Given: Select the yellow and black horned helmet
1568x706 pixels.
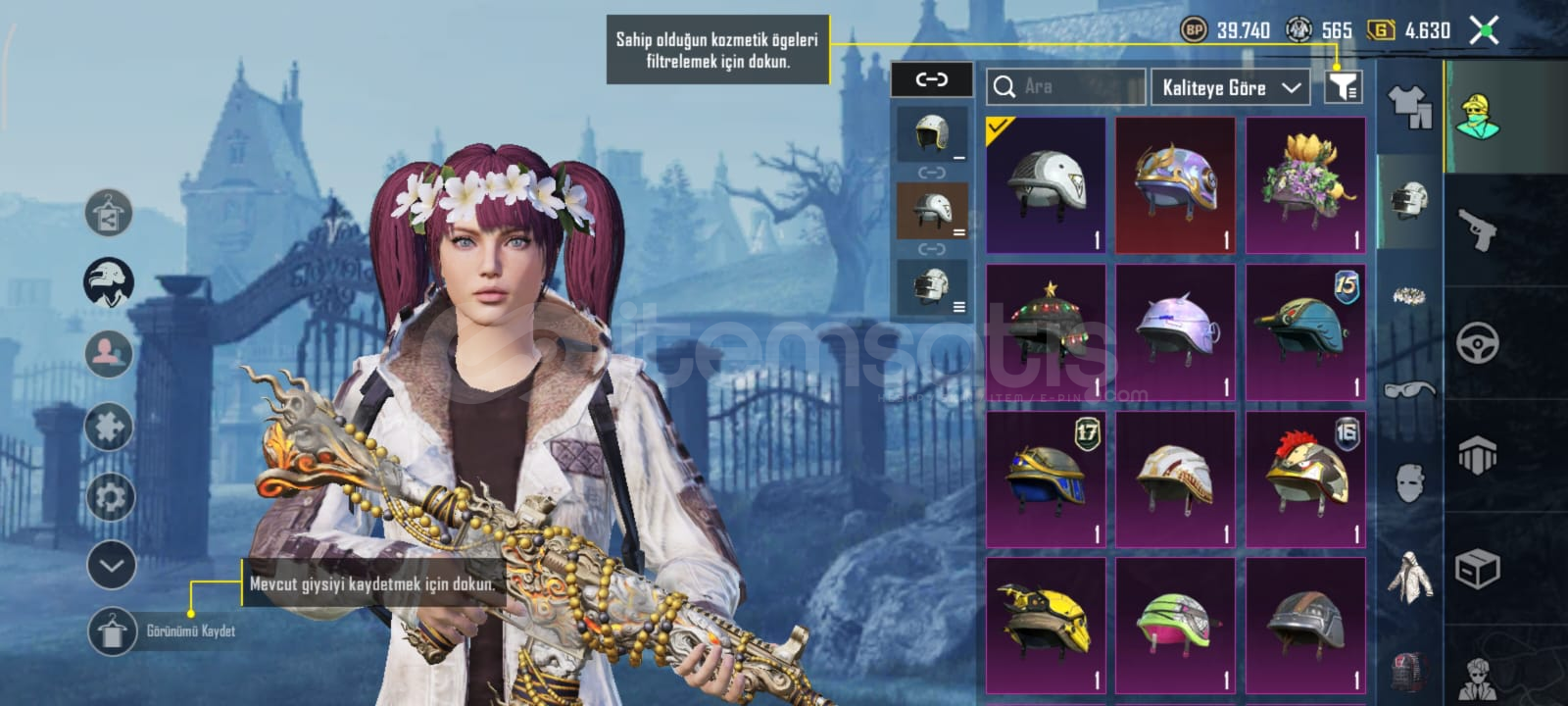Looking at the screenshot, I should (x=1046, y=625).
